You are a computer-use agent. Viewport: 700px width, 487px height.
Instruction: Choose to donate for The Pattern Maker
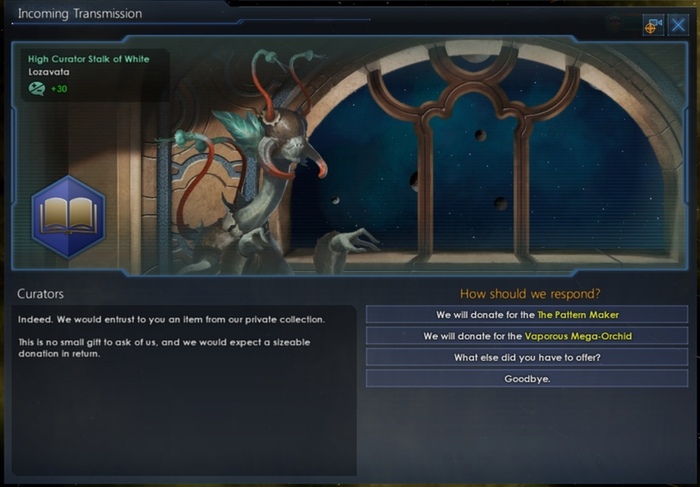pyautogui.click(x=526, y=314)
